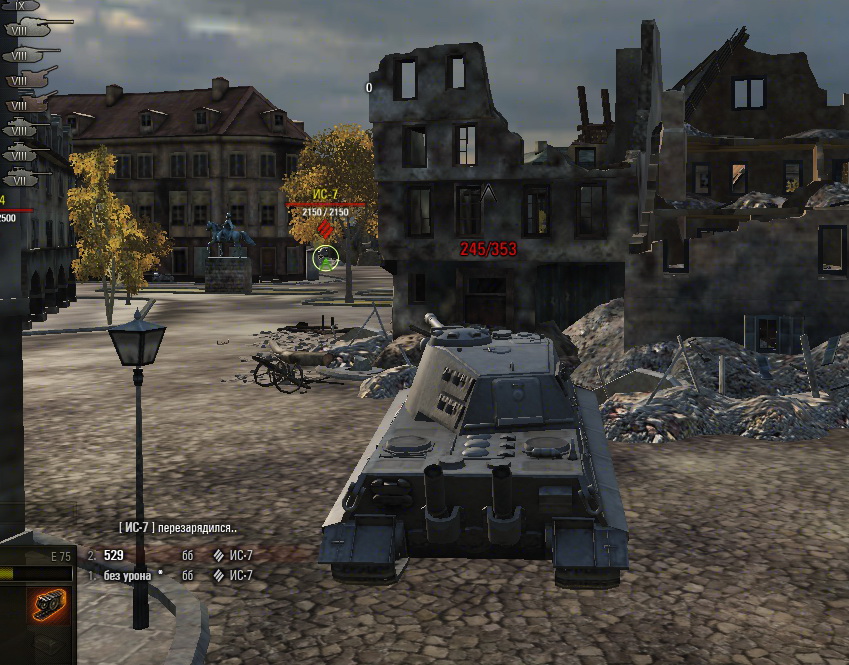Select the tier VII tank in team list
Screen dimensions: 849x665
coord(22,179)
